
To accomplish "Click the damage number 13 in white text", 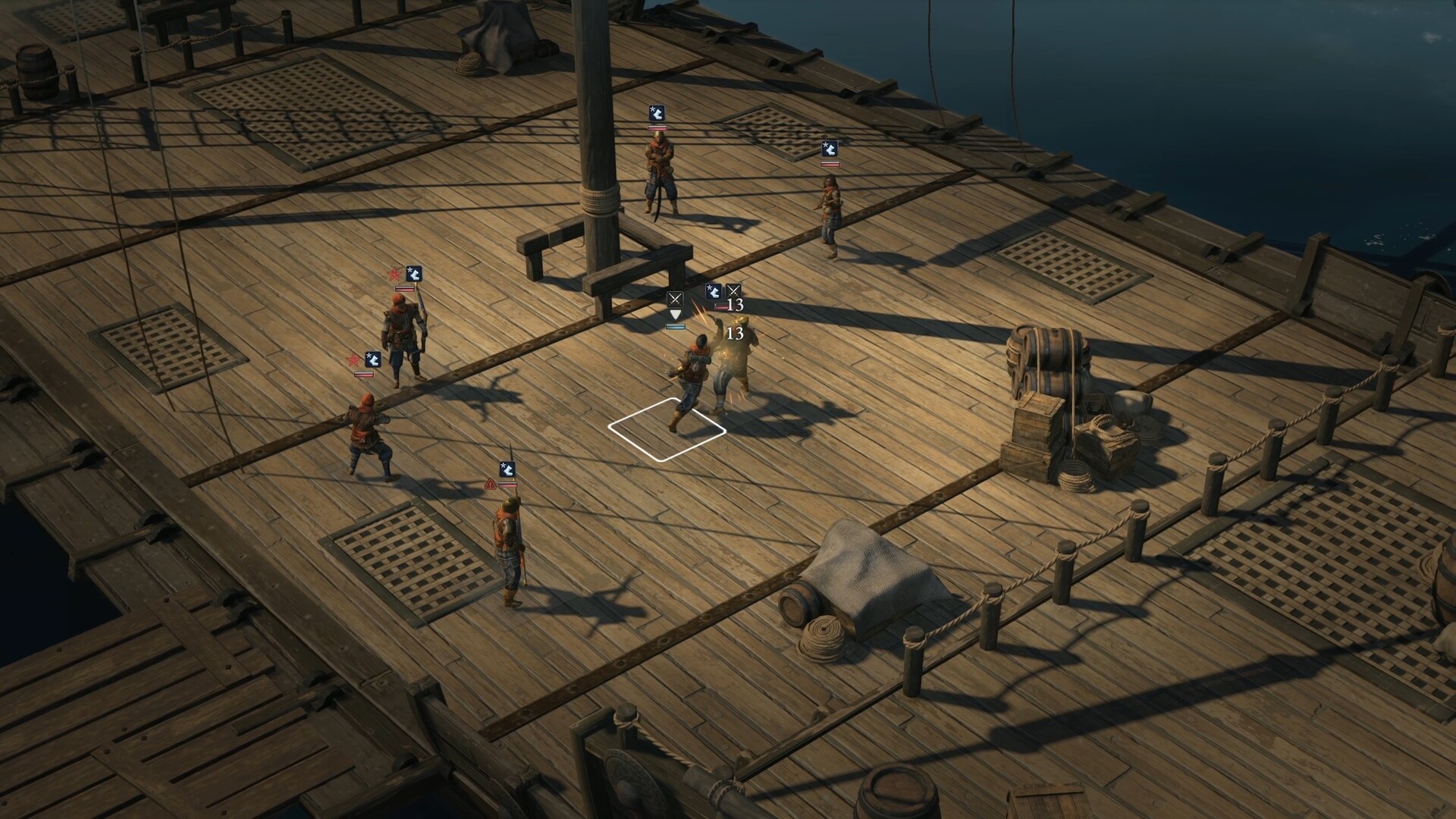I will [x=735, y=334].
